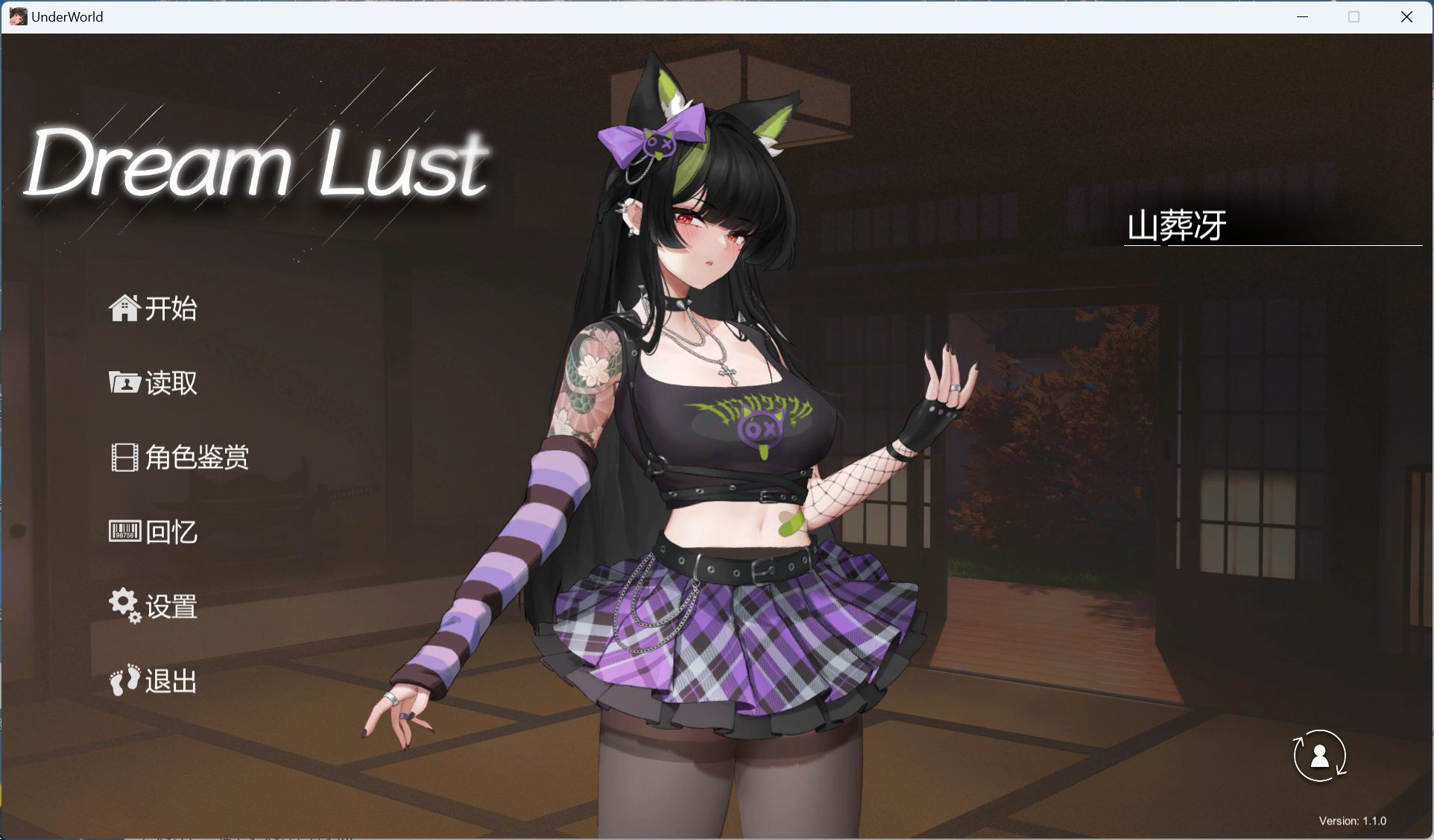Open the 设置 settings menu
The height and width of the screenshot is (840, 1434).
point(173,607)
